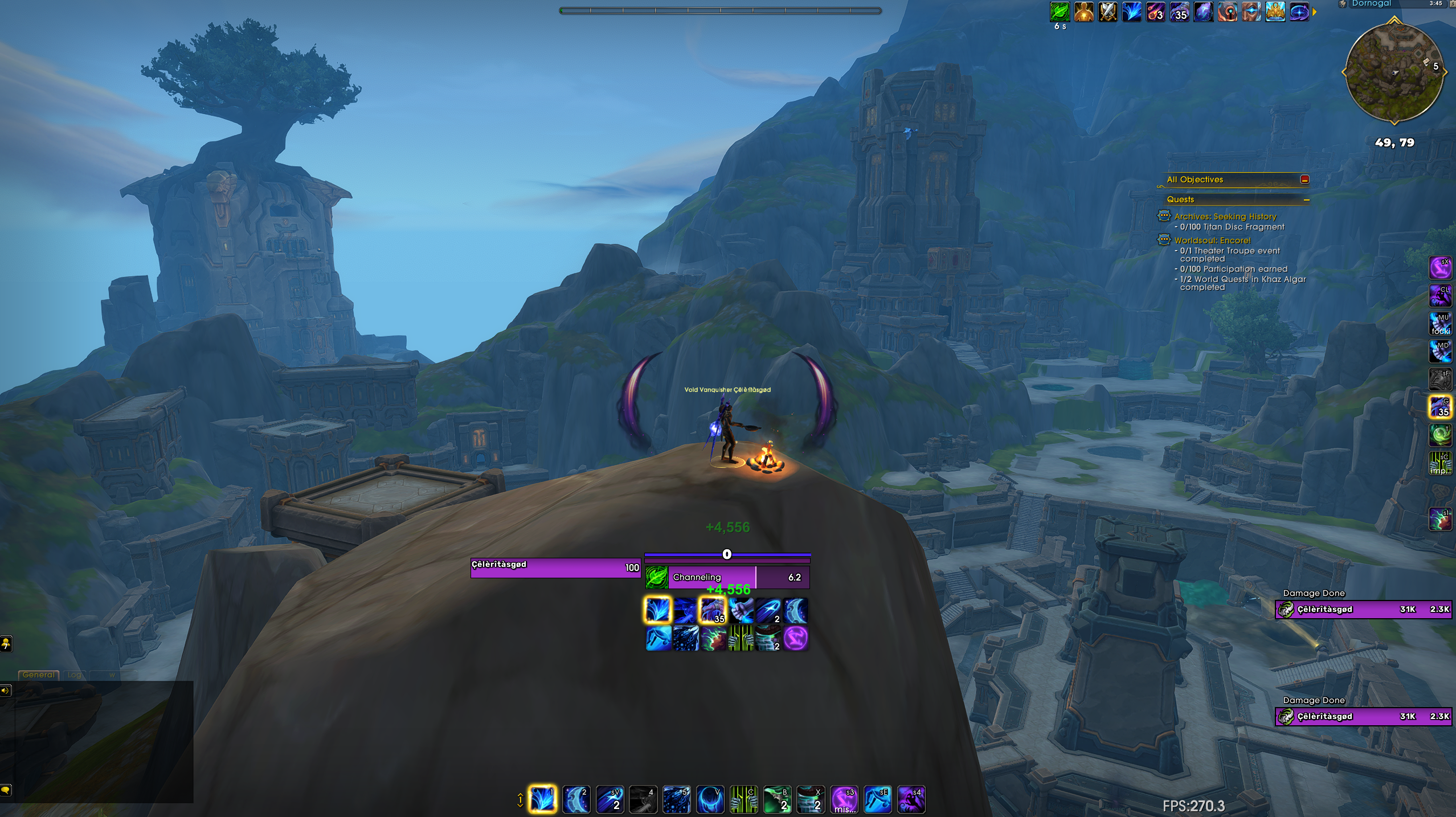The image size is (1456, 817).
Task: Activate the glowing side-bar ability showing 35
Action: pos(1440,407)
